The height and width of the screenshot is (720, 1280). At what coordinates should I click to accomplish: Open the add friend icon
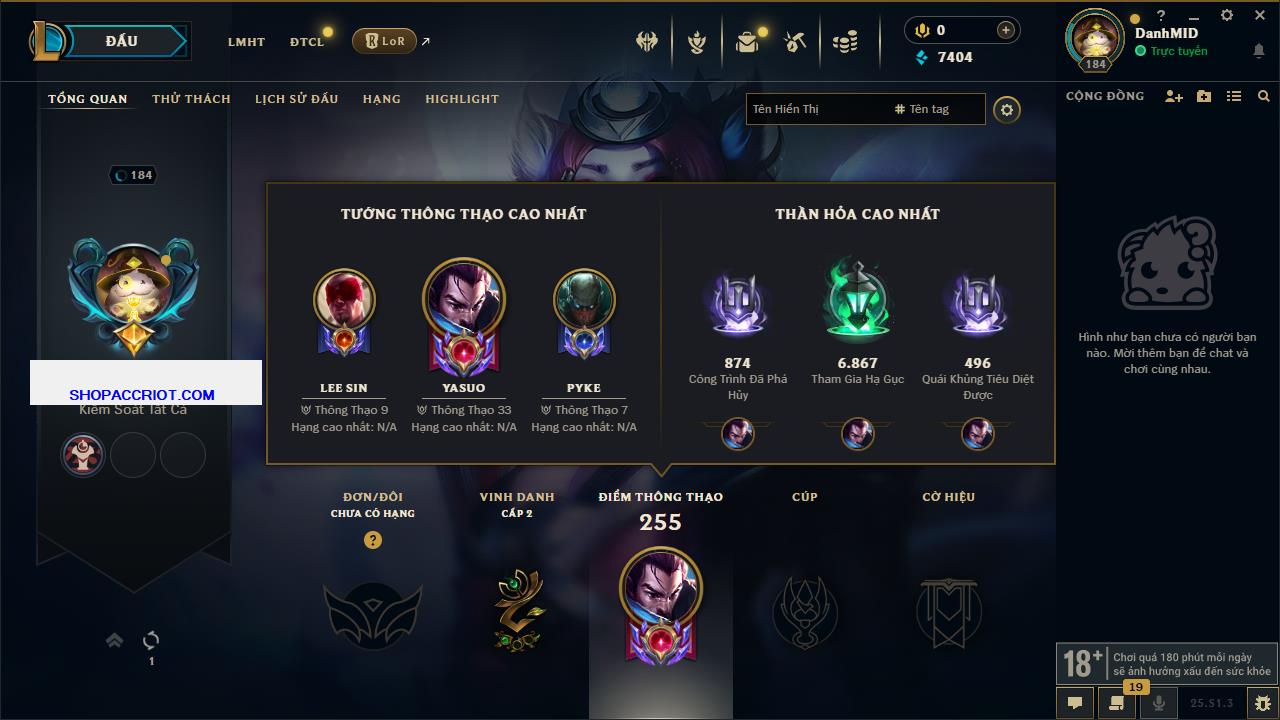pos(1174,96)
